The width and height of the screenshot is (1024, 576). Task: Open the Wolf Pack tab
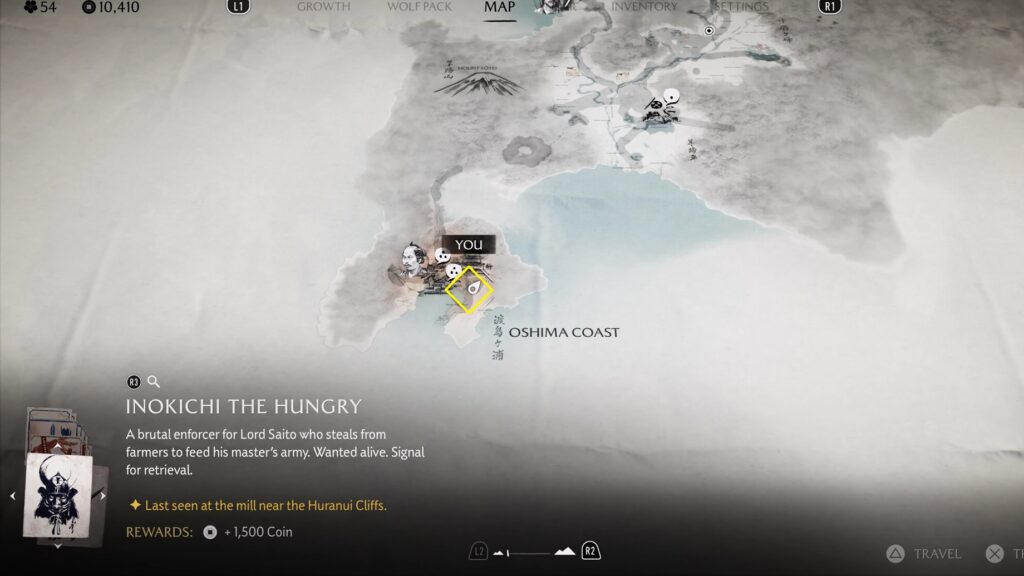(419, 7)
